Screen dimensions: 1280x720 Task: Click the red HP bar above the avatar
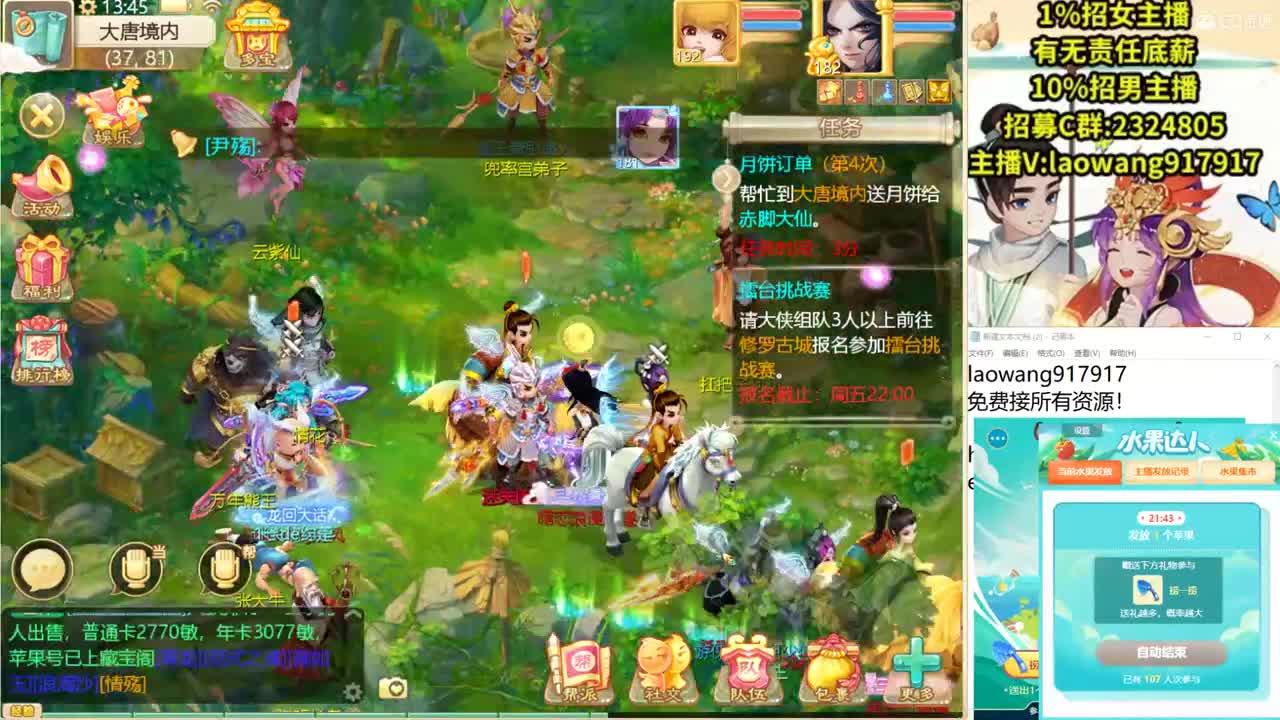point(770,14)
